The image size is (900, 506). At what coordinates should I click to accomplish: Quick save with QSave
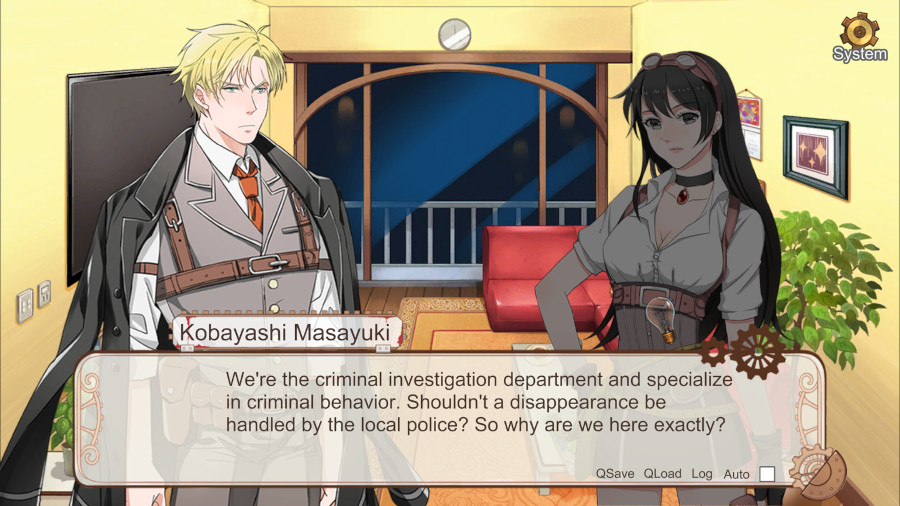point(615,473)
